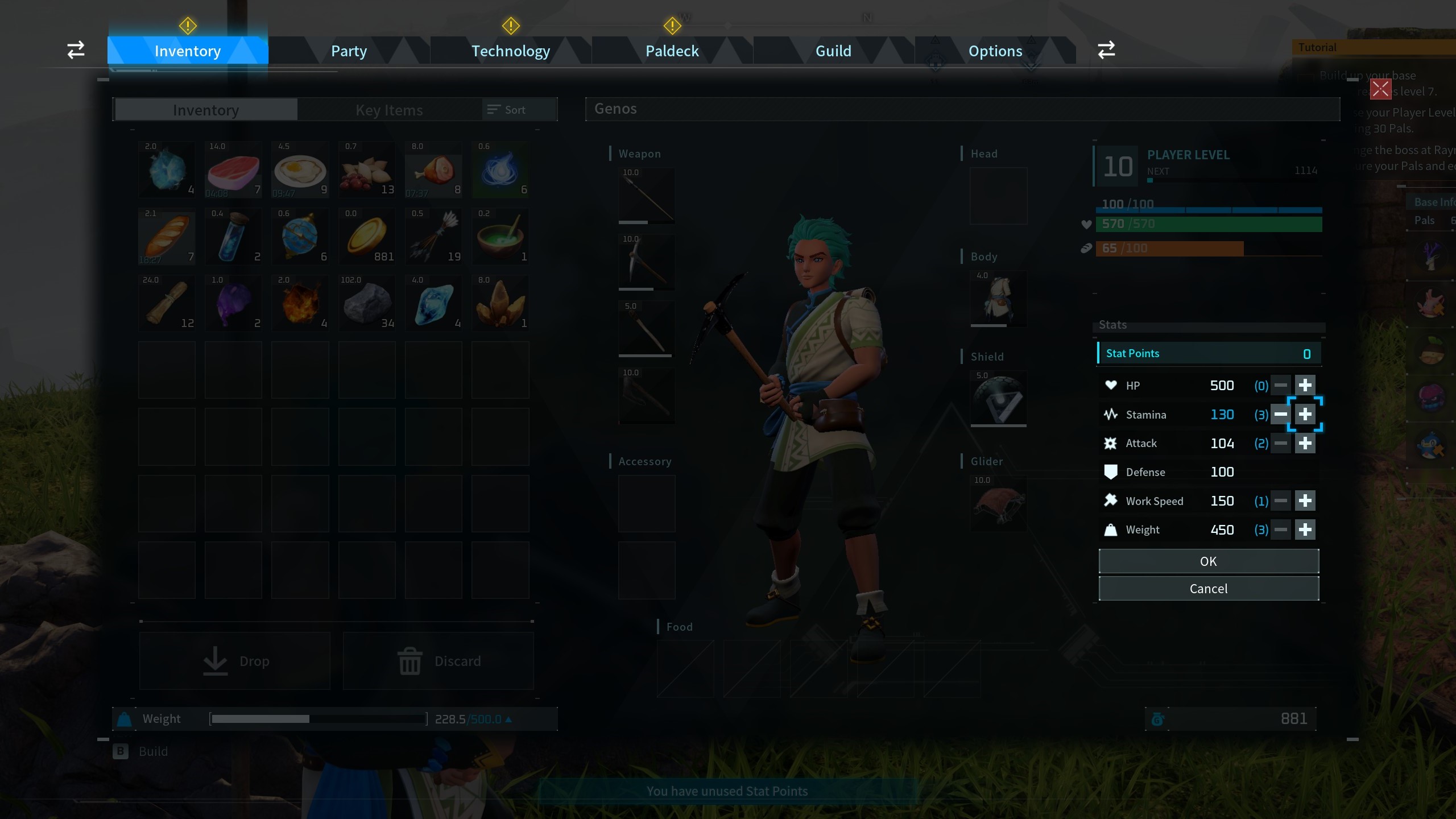Select the bread item in inventory

pos(167,236)
